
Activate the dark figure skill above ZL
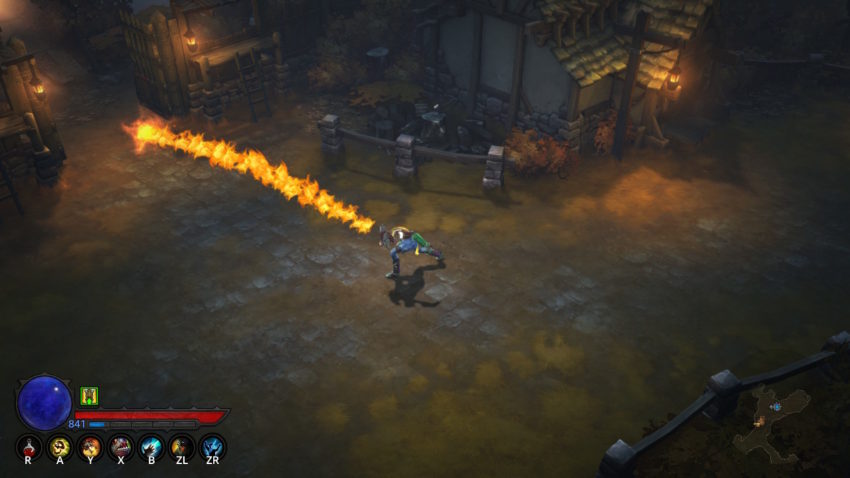coord(182,447)
